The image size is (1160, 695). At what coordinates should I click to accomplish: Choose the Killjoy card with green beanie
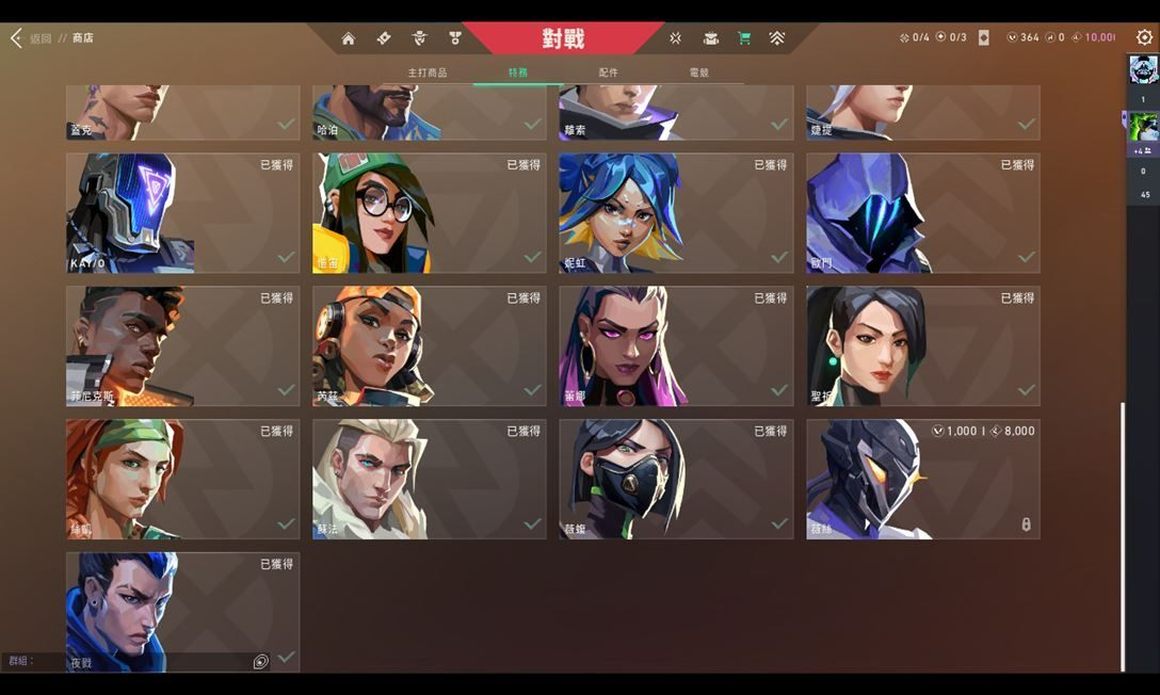point(429,213)
